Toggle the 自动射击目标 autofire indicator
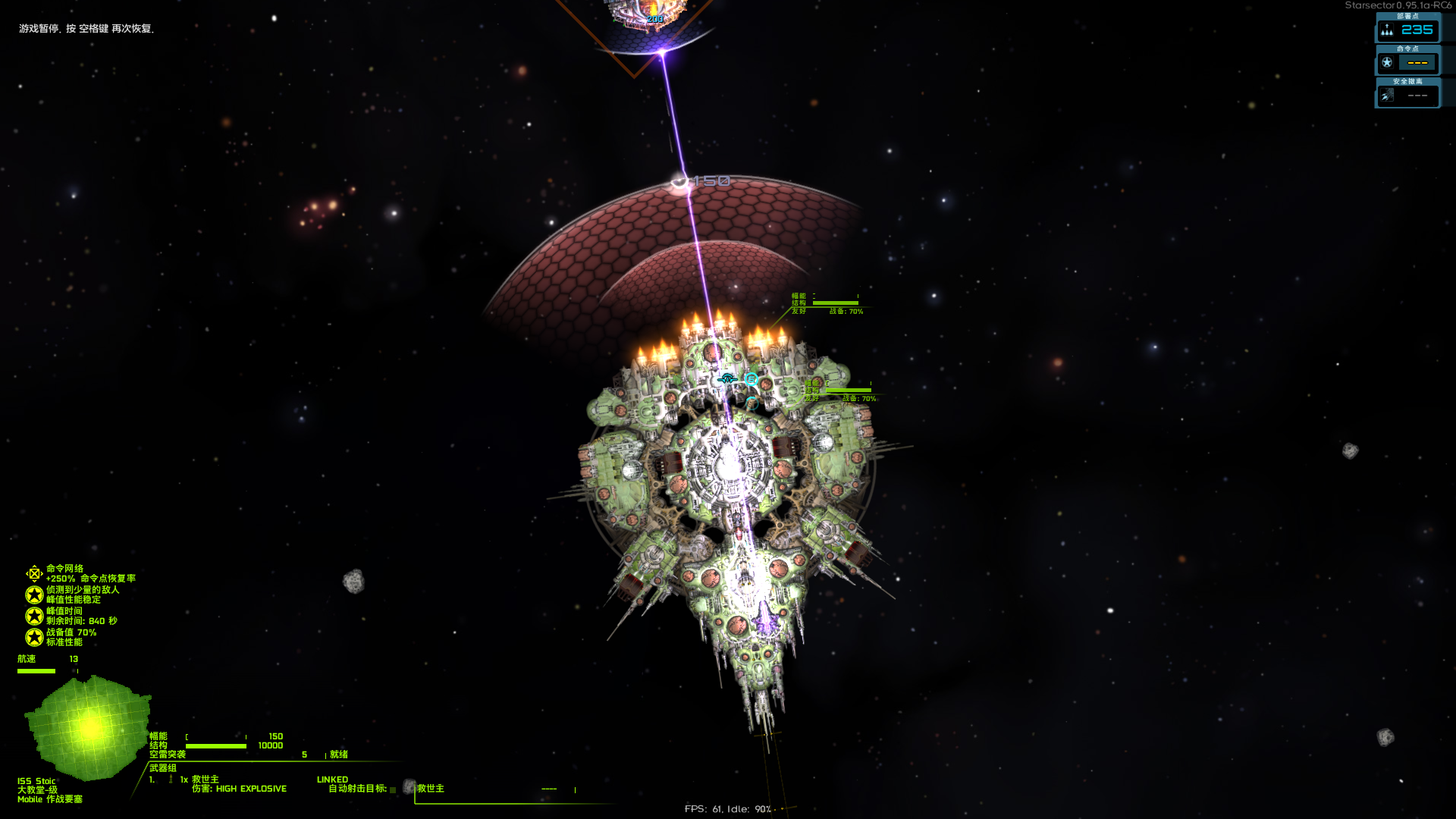This screenshot has height=819, width=1456. (x=394, y=789)
